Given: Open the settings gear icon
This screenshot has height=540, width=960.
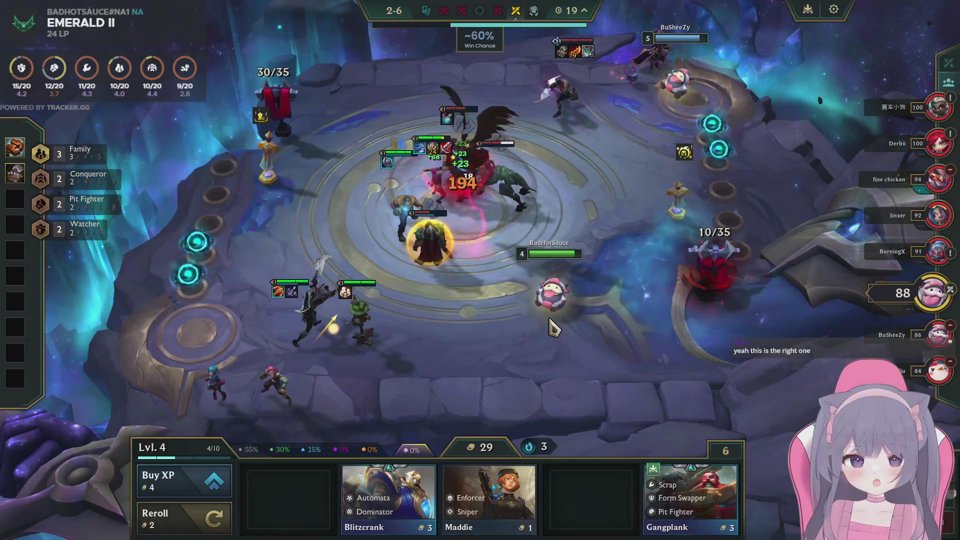Looking at the screenshot, I should coord(834,10).
